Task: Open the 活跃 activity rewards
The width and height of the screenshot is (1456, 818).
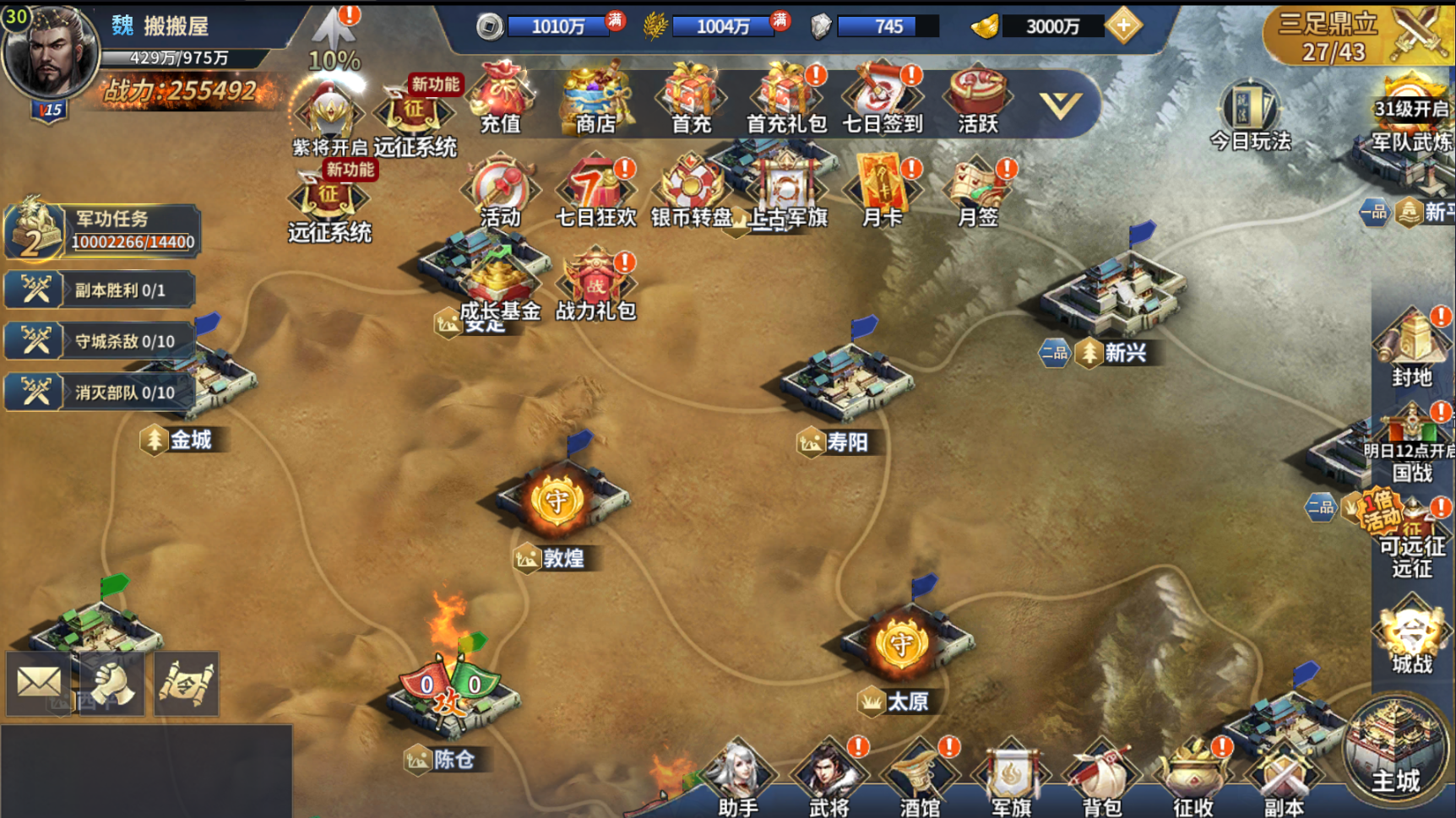Action: tap(977, 99)
